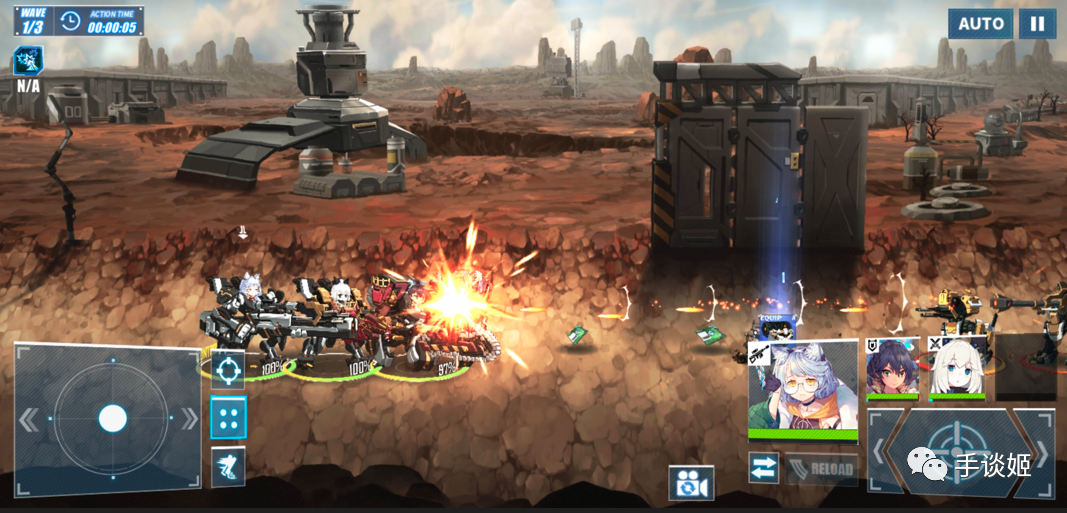Select the four-dot formation button
This screenshot has width=1067, height=513.
(x=228, y=418)
